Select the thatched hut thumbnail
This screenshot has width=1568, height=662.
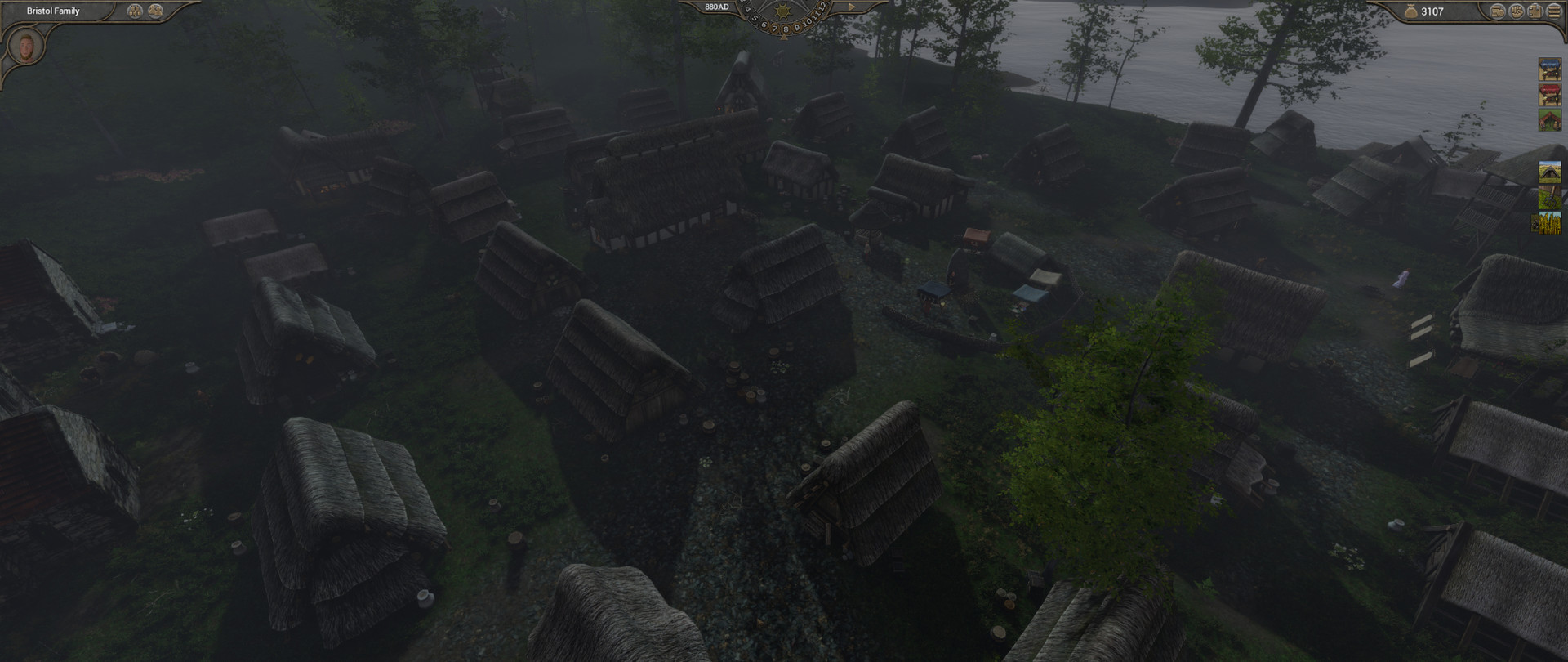[x=1549, y=172]
